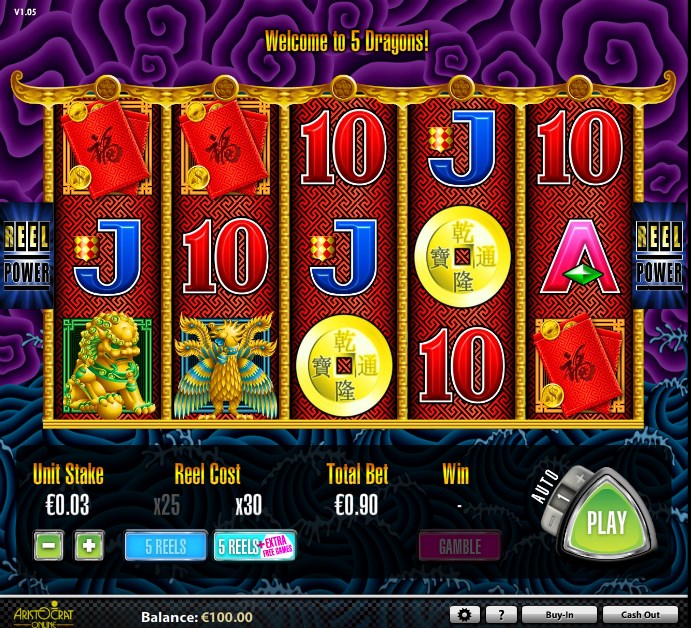Select the plain 5 REELS bet option
The image size is (691, 628).
166,545
